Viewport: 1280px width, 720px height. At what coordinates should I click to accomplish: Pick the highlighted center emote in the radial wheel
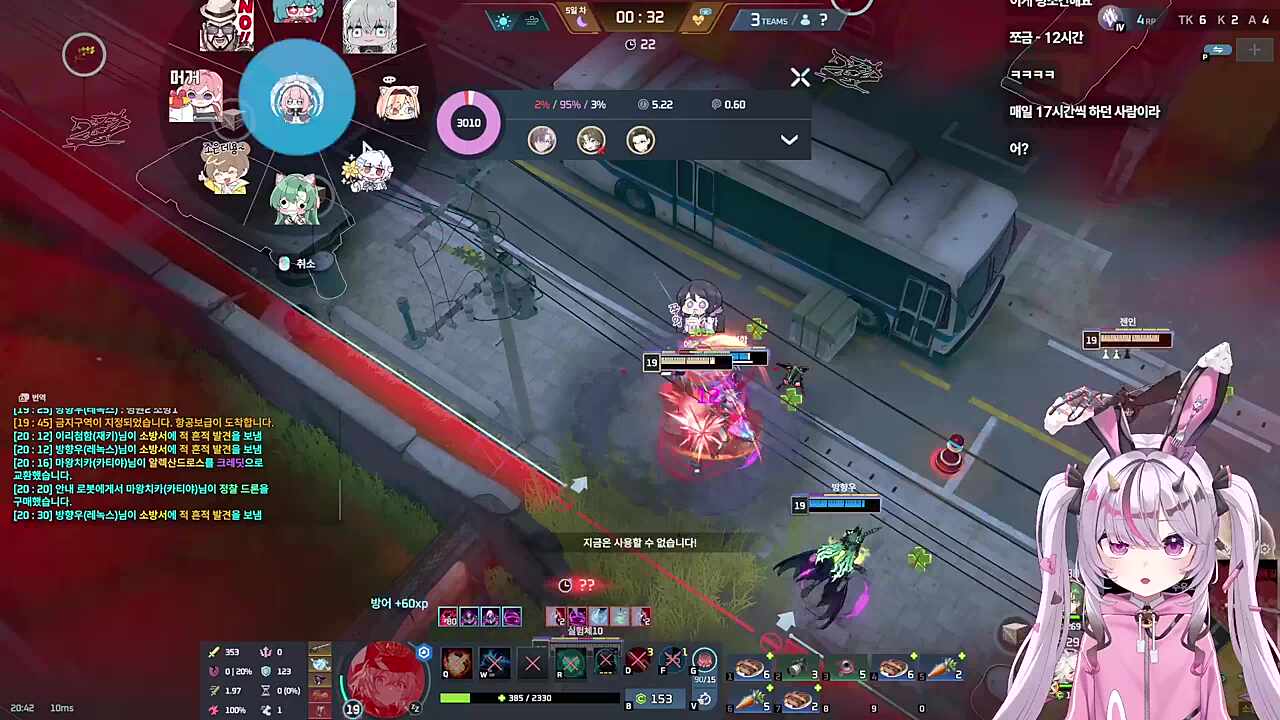pos(297,100)
